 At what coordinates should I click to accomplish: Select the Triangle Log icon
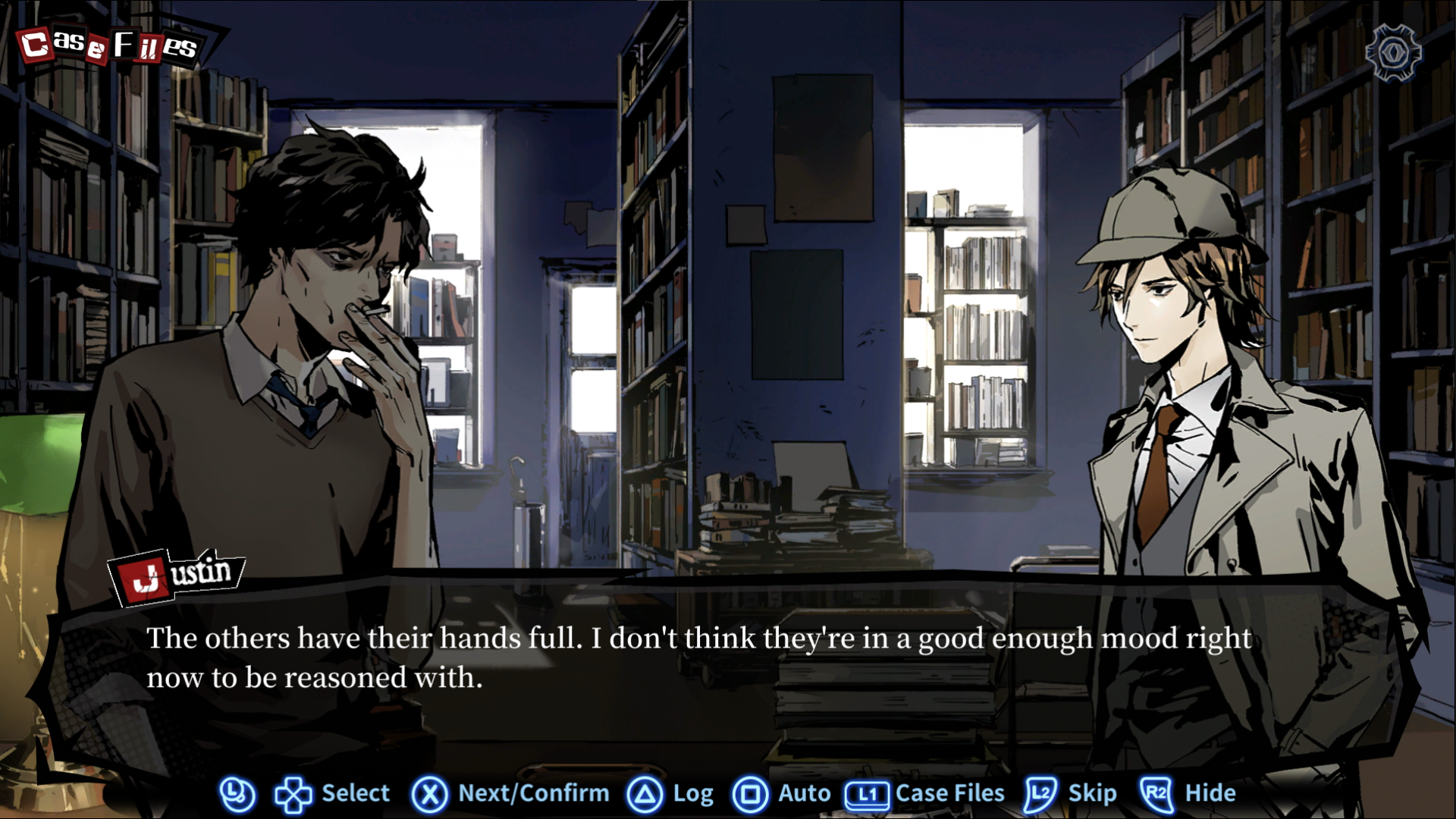[x=645, y=793]
